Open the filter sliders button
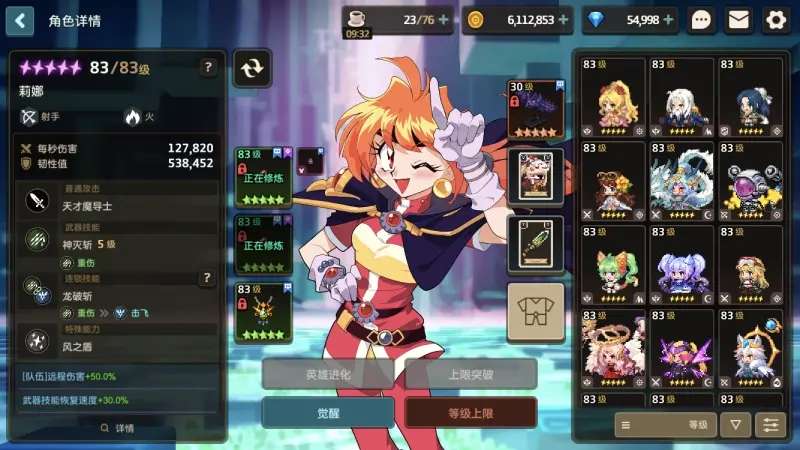This screenshot has width=800, height=450. 770,425
